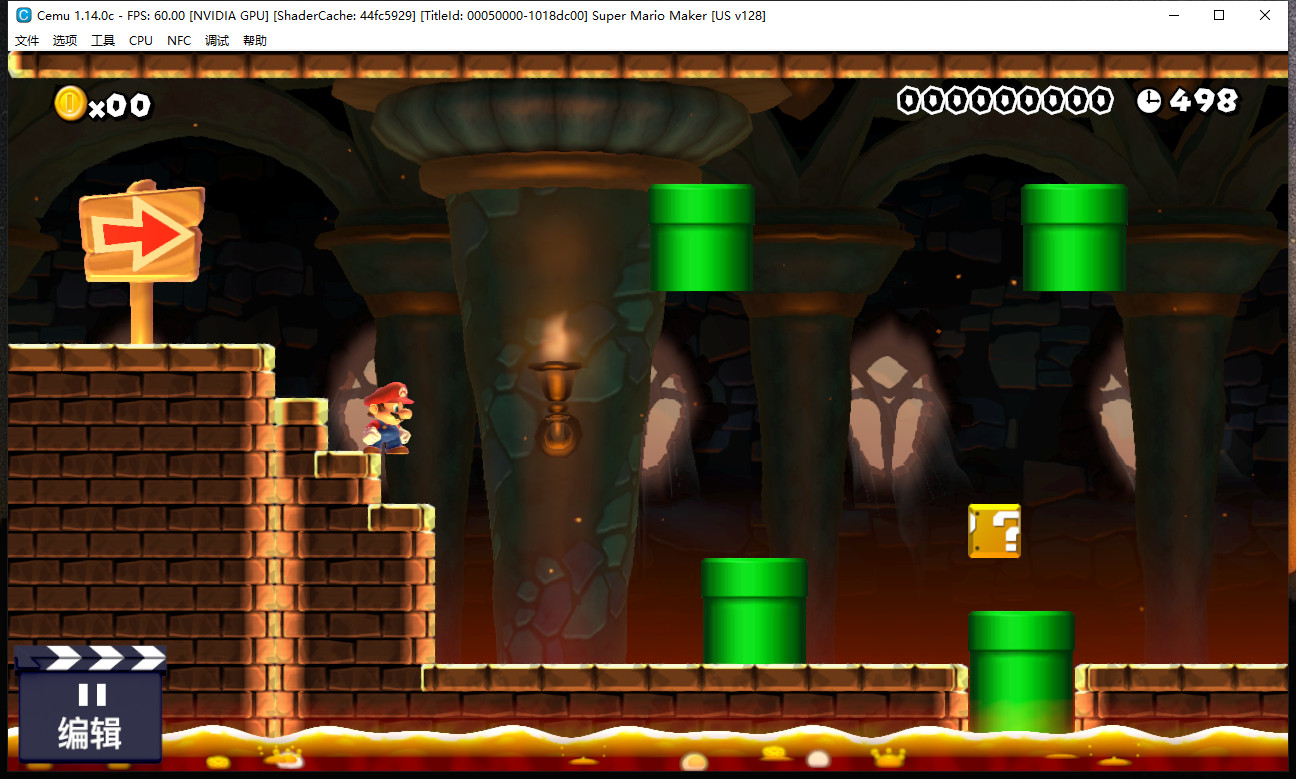Open the 调试 menu
Viewport: 1296px width, 779px height.
click(x=217, y=41)
